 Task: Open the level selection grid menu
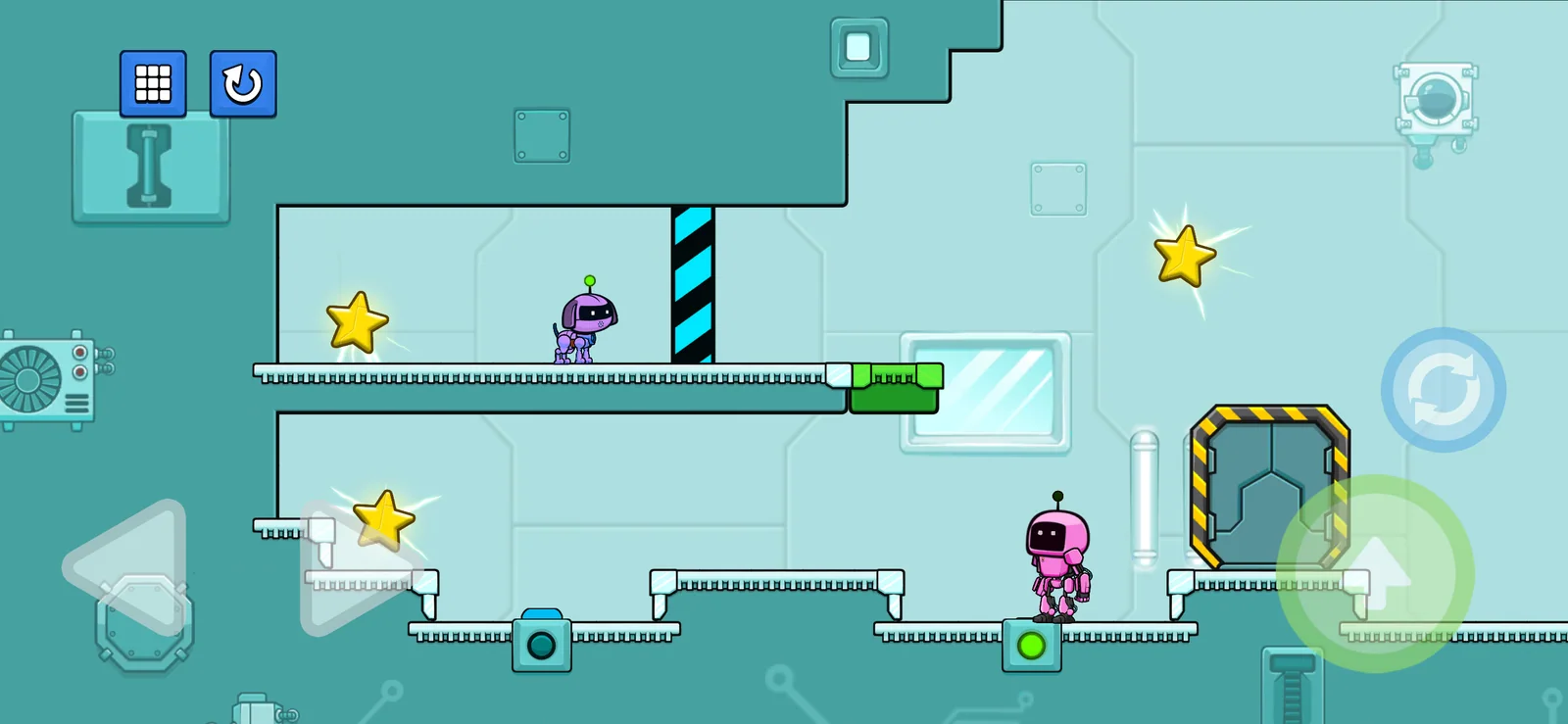153,84
